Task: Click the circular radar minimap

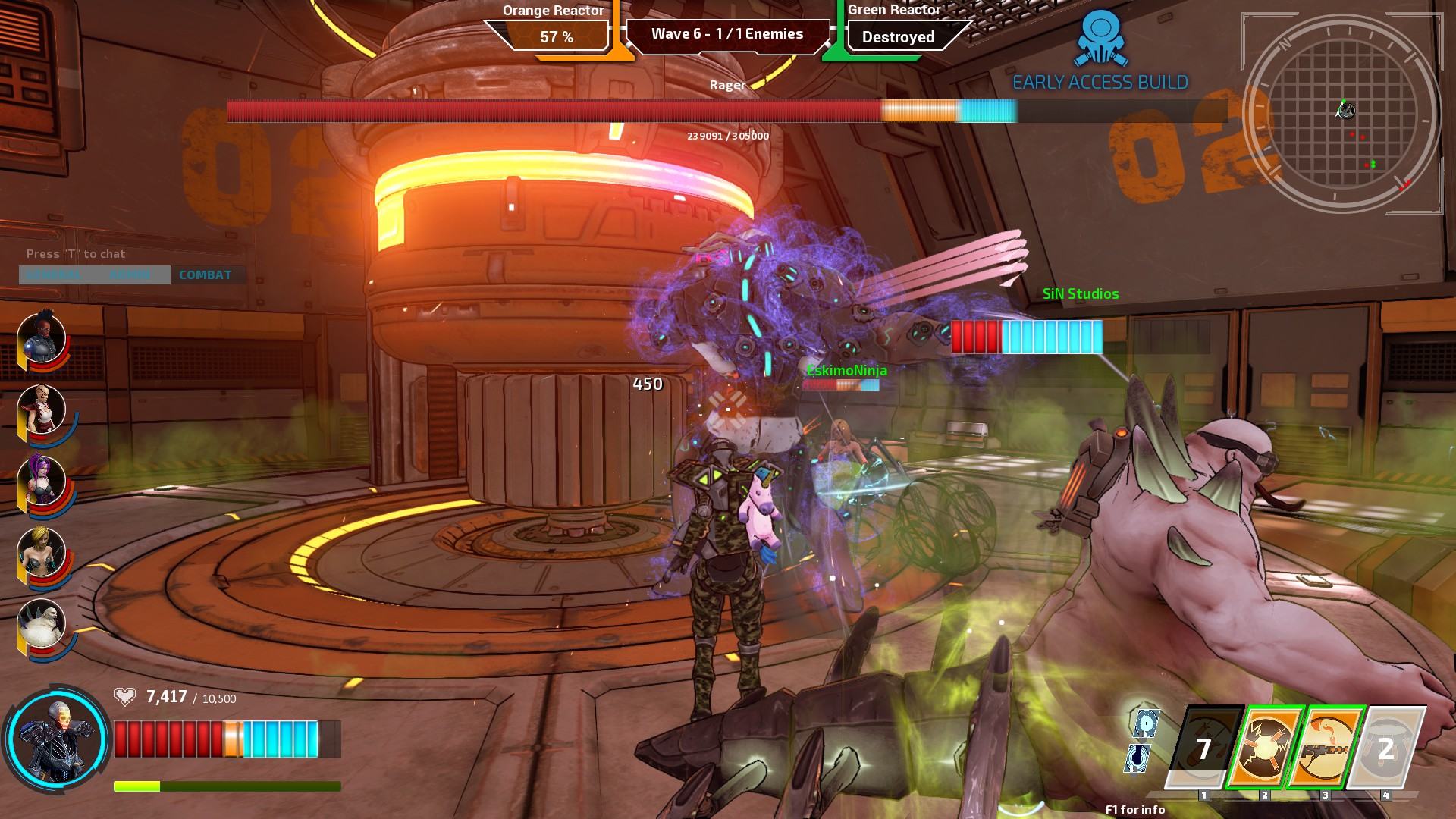Action: pyautogui.click(x=1342, y=112)
